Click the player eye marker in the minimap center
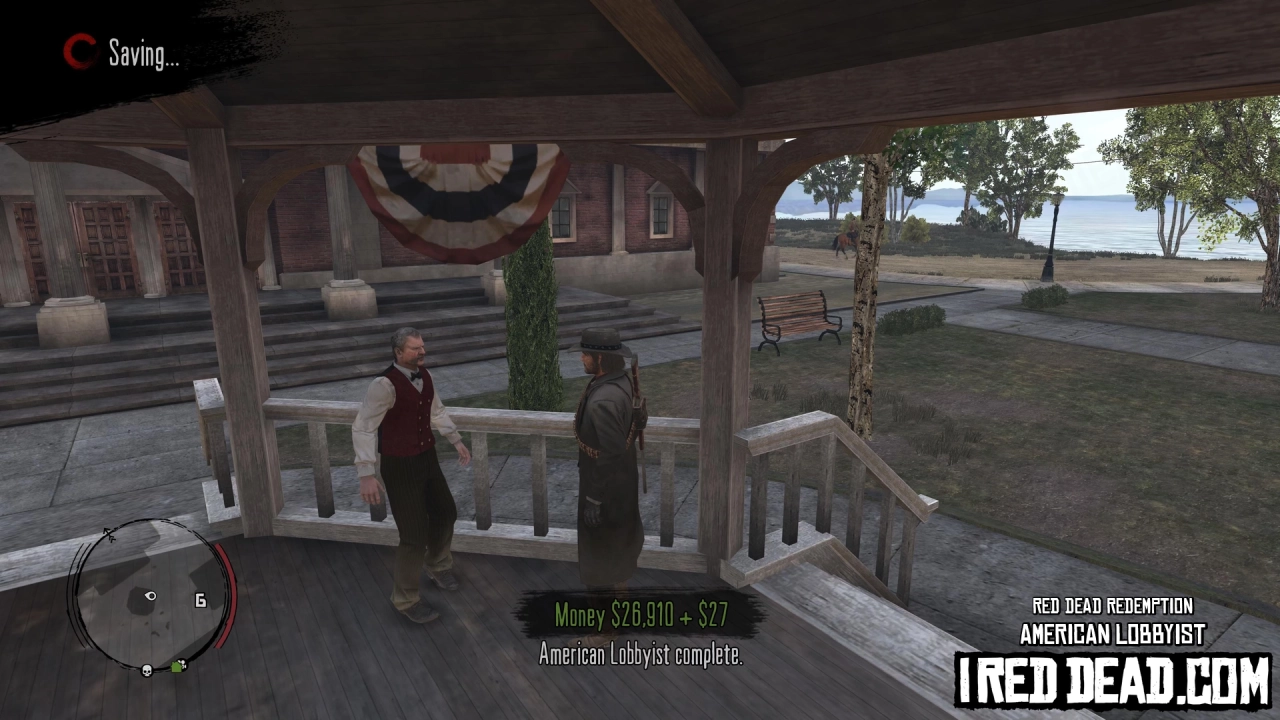 click(x=150, y=596)
